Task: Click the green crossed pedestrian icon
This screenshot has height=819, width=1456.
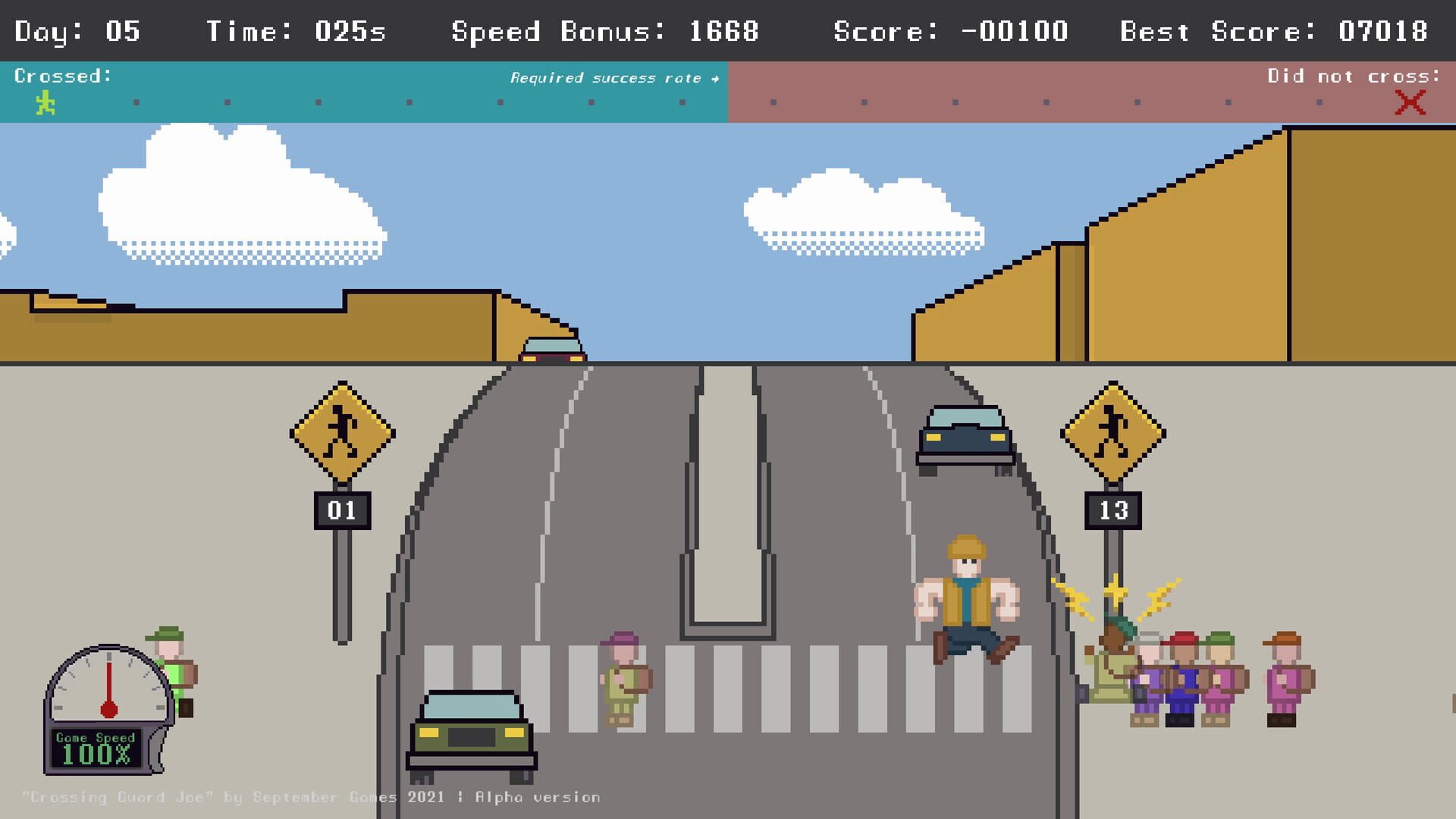Action: pyautogui.click(x=45, y=102)
